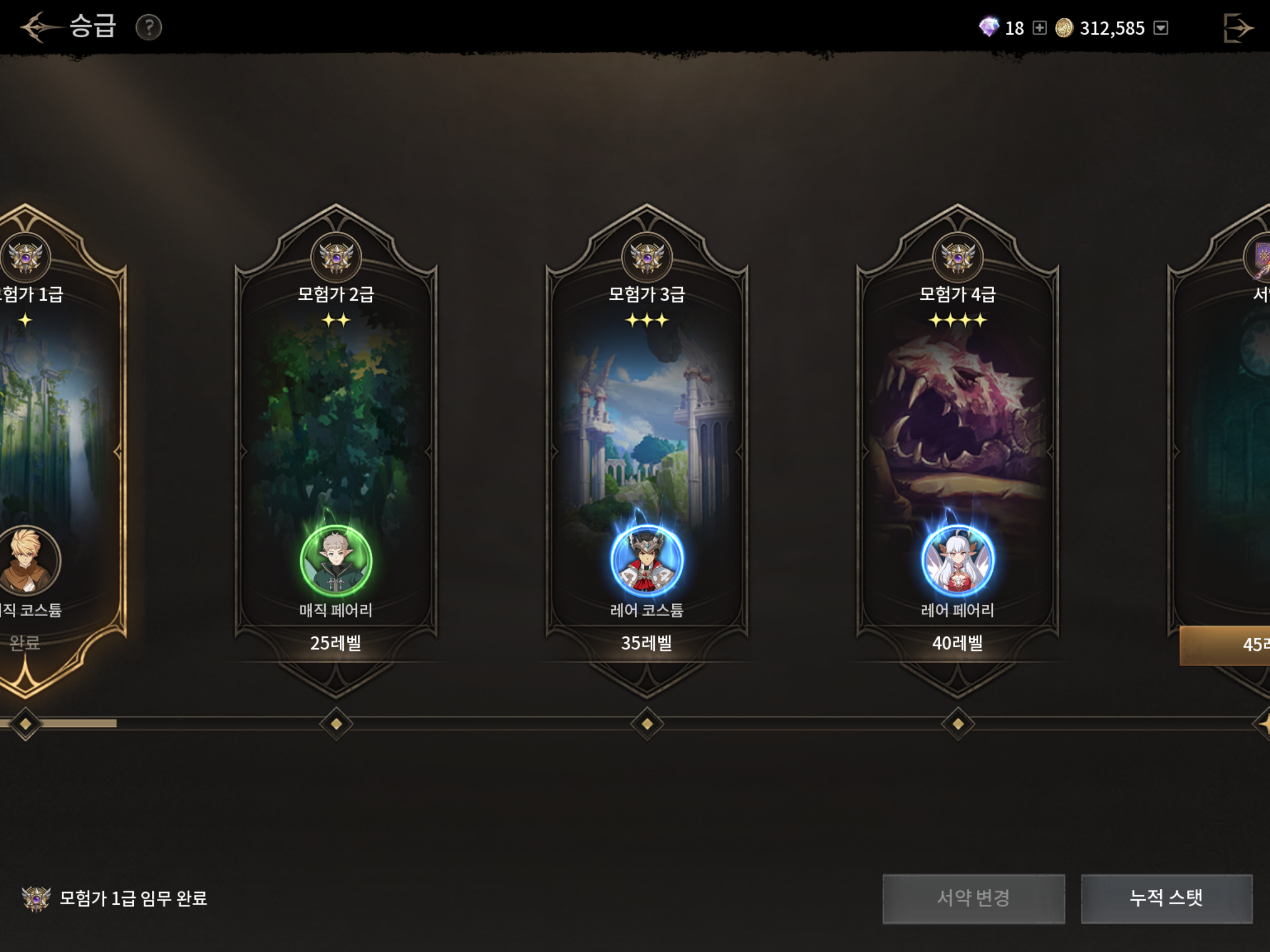Expand the gold currency dropdown arrow

tap(1161, 28)
